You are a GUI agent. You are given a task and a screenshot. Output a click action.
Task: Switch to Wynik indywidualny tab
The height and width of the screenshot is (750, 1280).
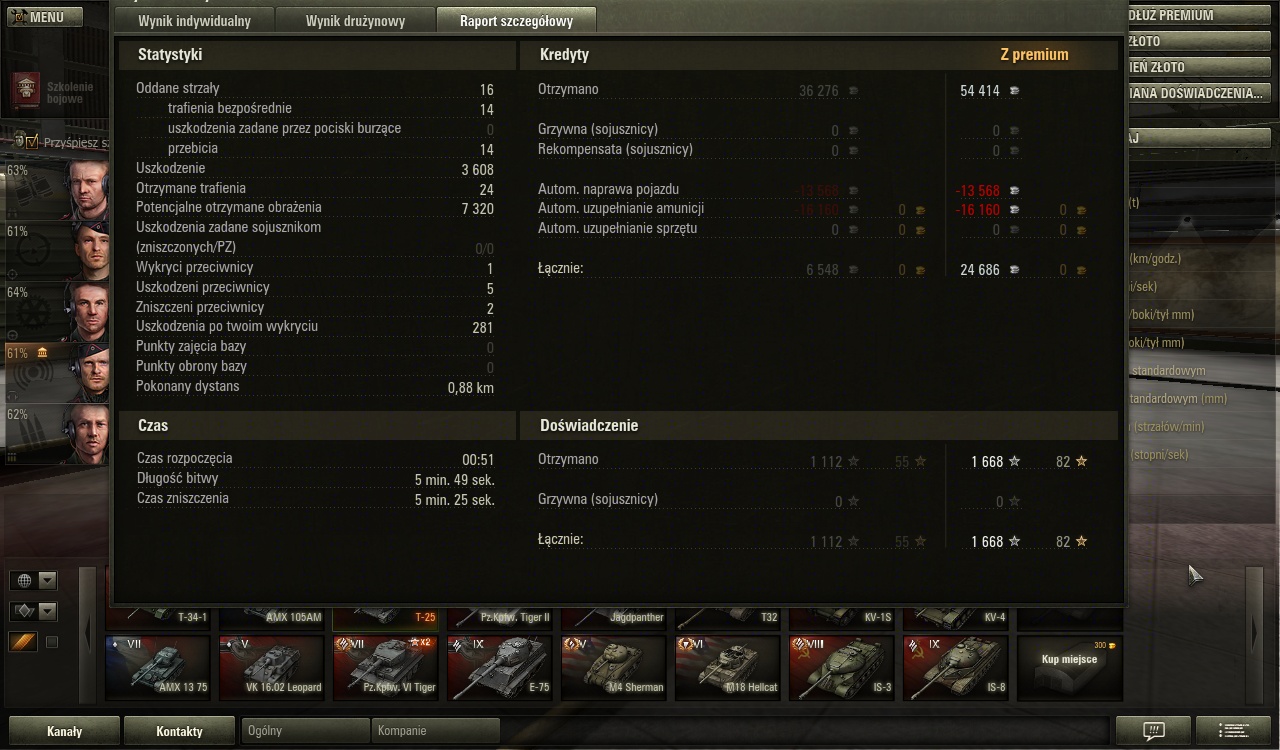tap(194, 21)
